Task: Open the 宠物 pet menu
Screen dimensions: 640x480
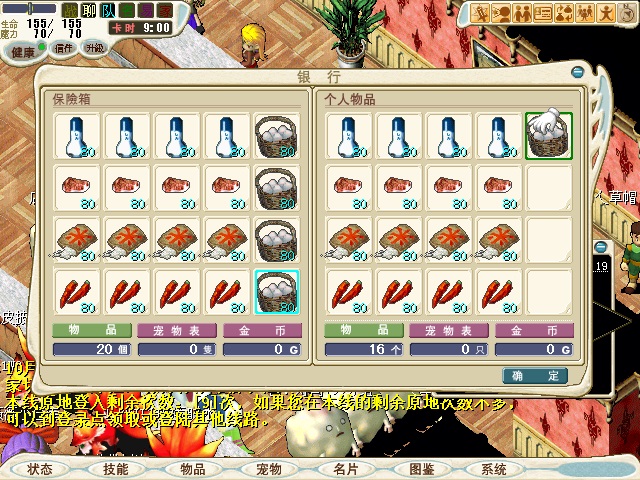Action: [268, 468]
